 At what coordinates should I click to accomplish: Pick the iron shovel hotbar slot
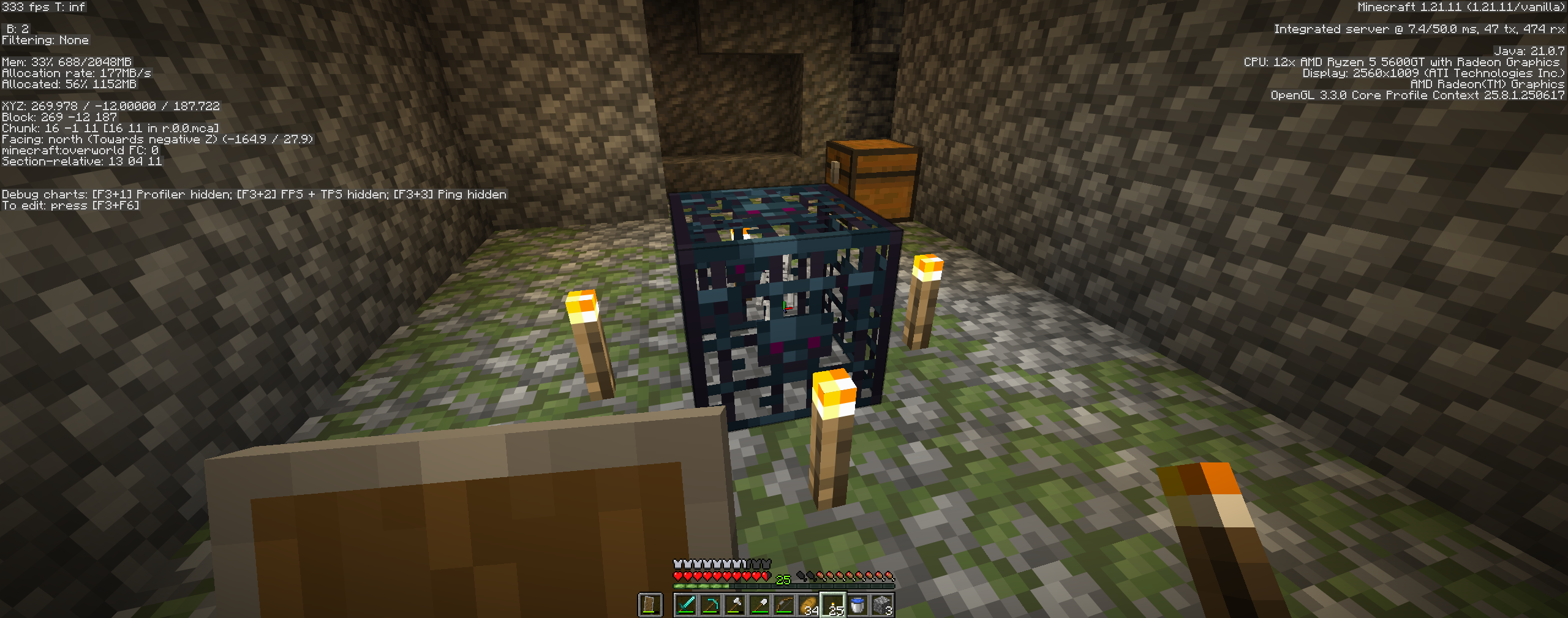click(759, 605)
